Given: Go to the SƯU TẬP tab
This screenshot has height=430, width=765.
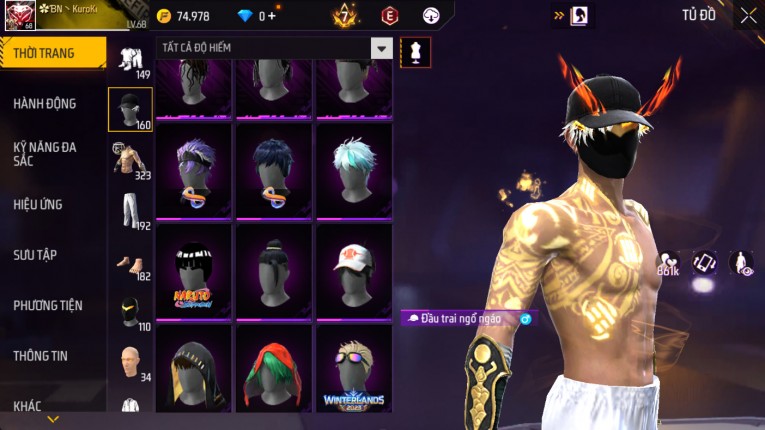Looking at the screenshot, I should (35, 255).
